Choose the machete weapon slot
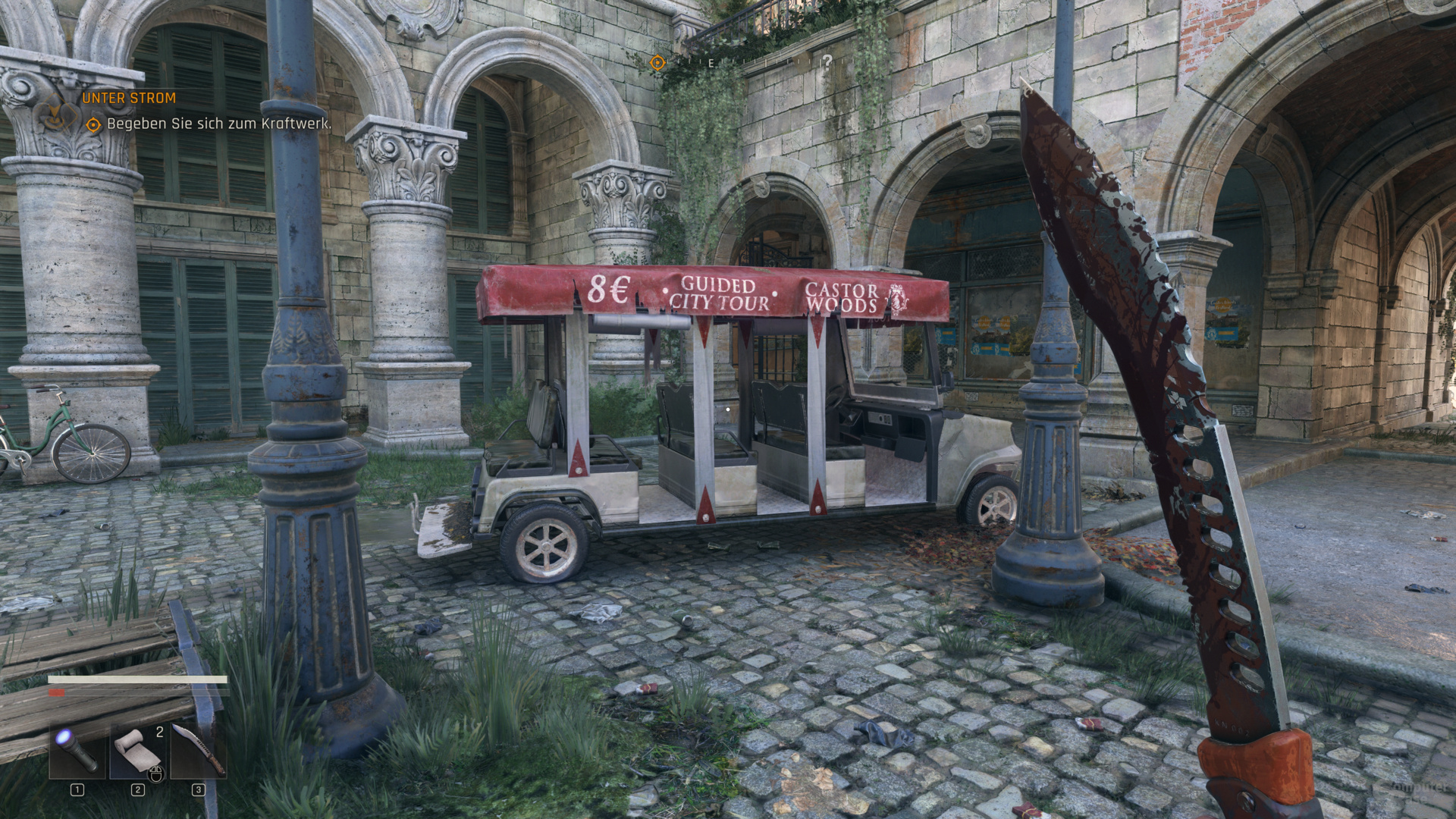 (x=199, y=751)
